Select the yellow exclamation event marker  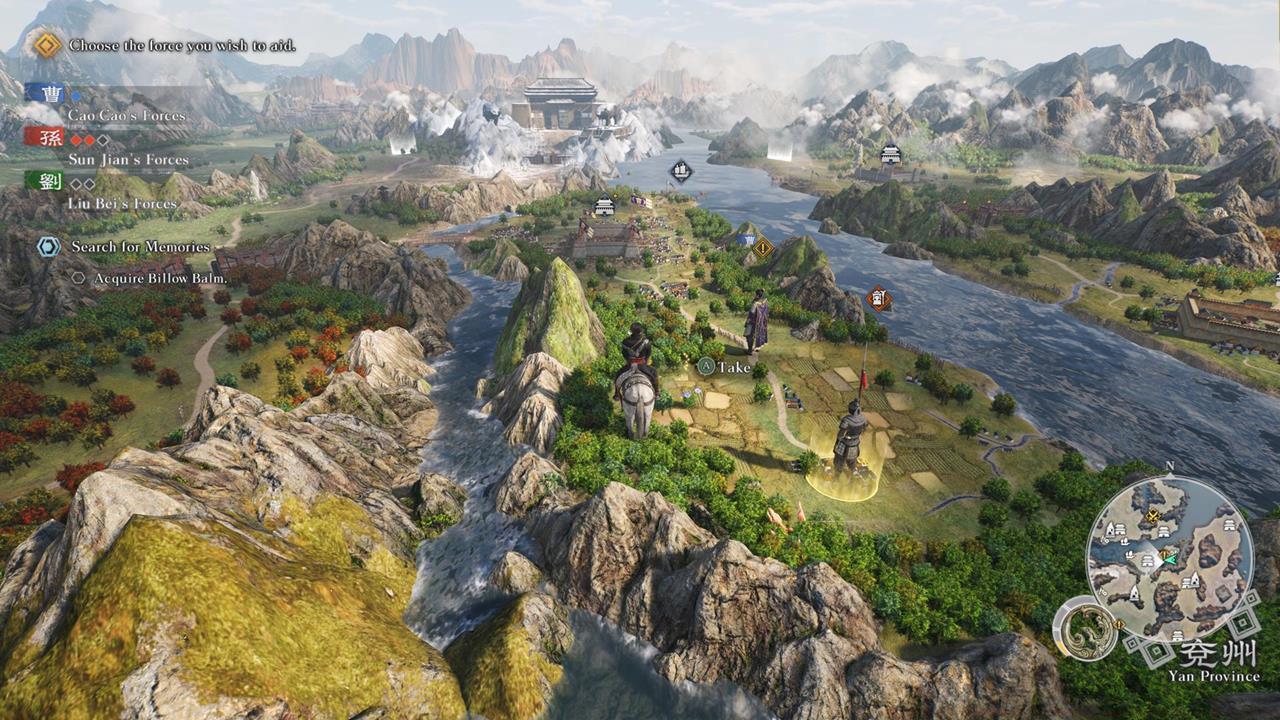(x=764, y=246)
